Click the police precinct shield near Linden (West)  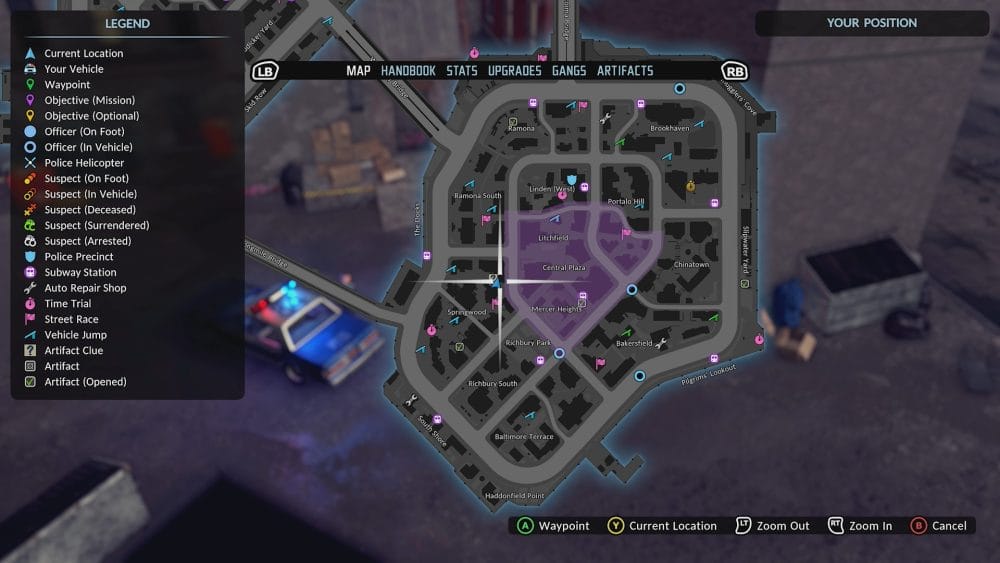pos(572,178)
